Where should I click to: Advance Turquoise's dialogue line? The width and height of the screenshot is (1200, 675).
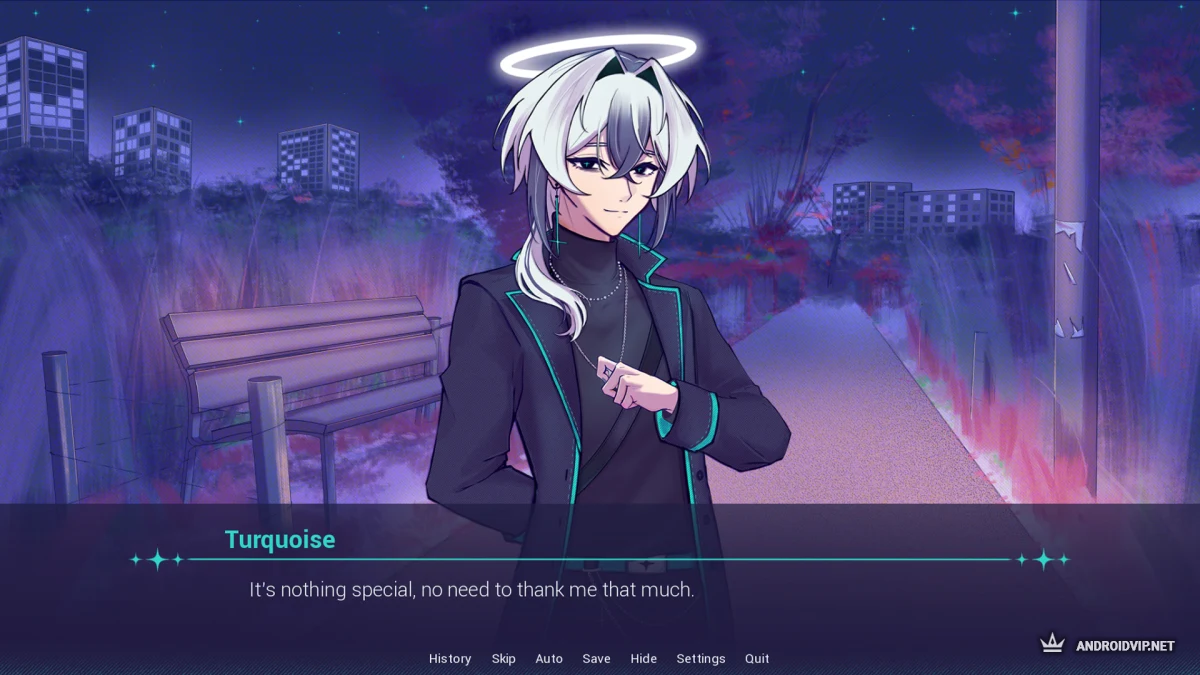[x=600, y=590]
